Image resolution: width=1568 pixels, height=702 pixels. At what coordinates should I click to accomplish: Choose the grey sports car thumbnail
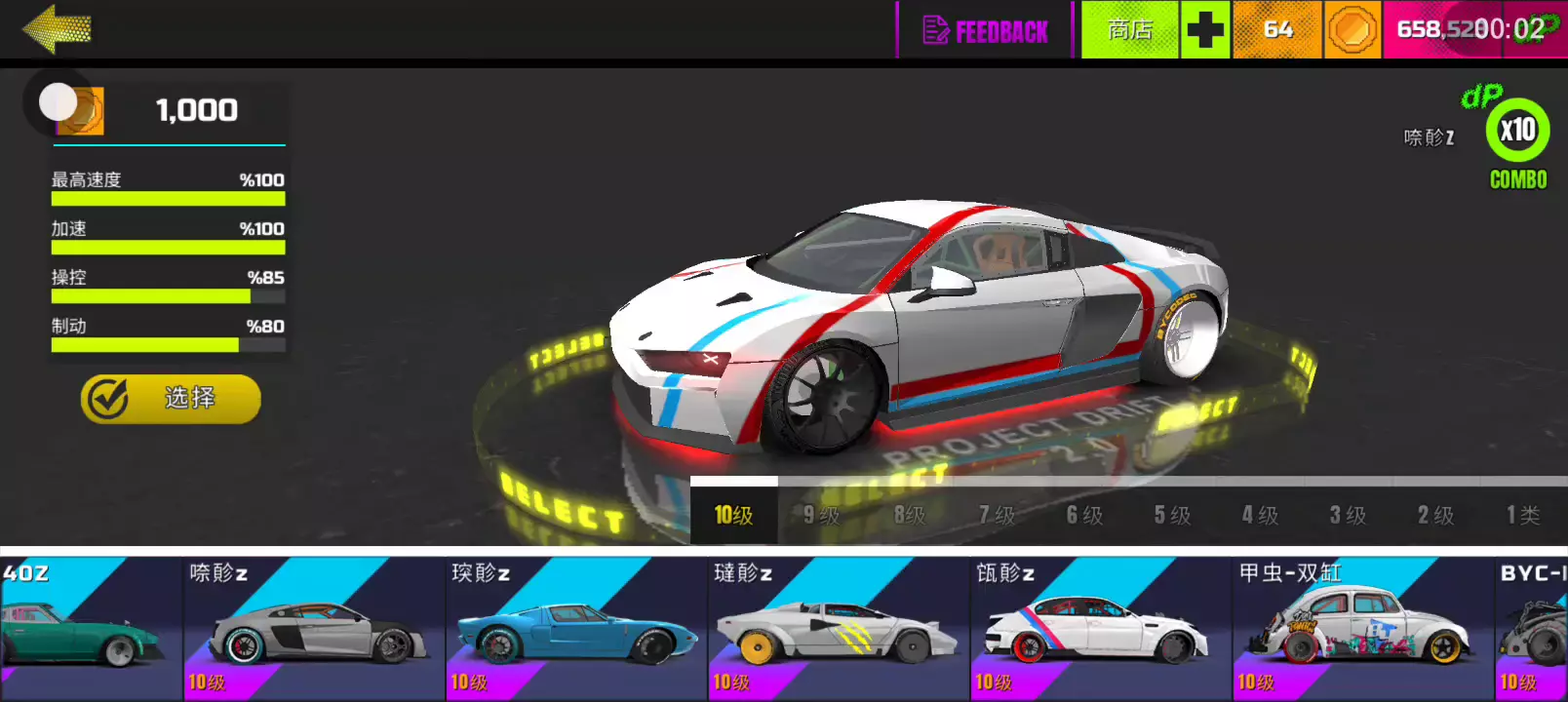pyautogui.click(x=314, y=629)
